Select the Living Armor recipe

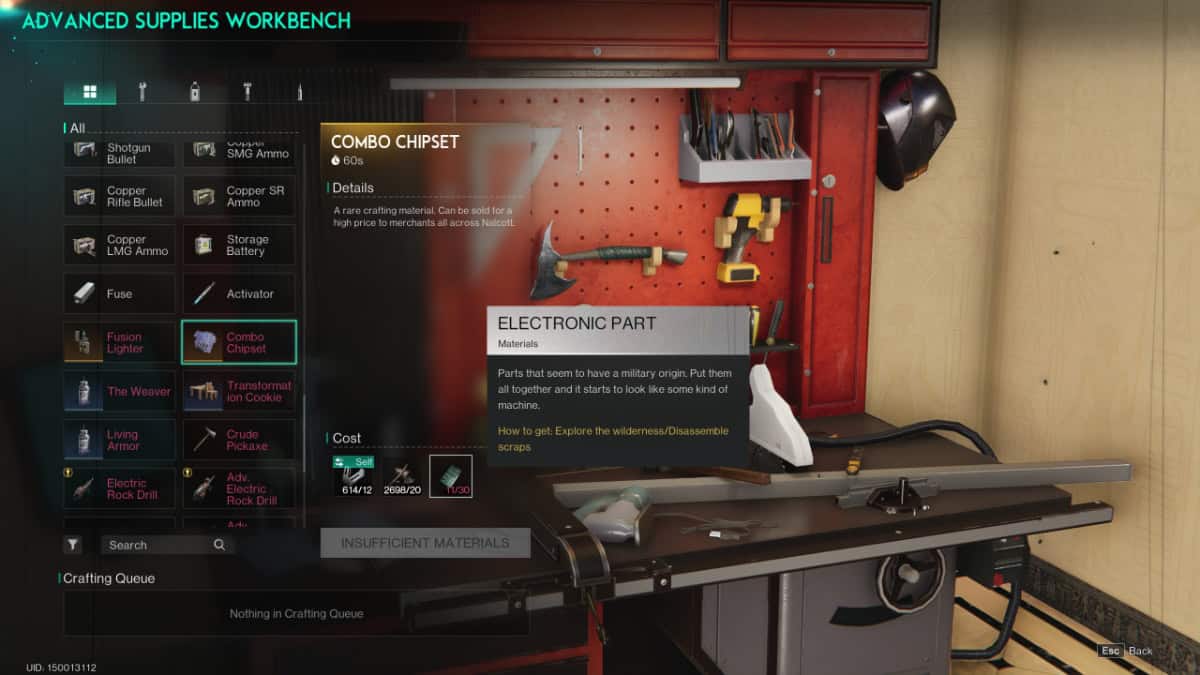(x=119, y=440)
